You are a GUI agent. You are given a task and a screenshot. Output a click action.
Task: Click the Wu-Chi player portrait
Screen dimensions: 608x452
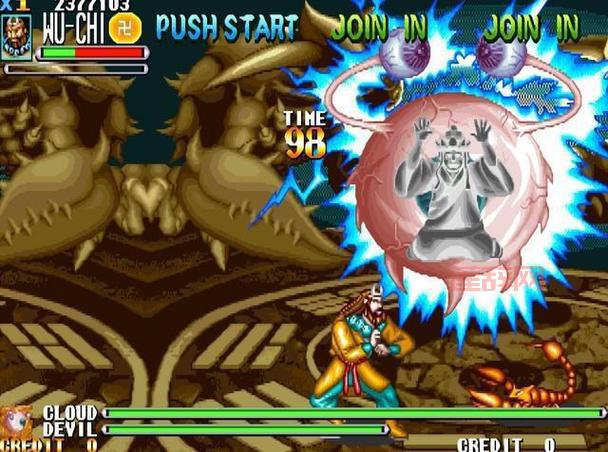[17, 37]
